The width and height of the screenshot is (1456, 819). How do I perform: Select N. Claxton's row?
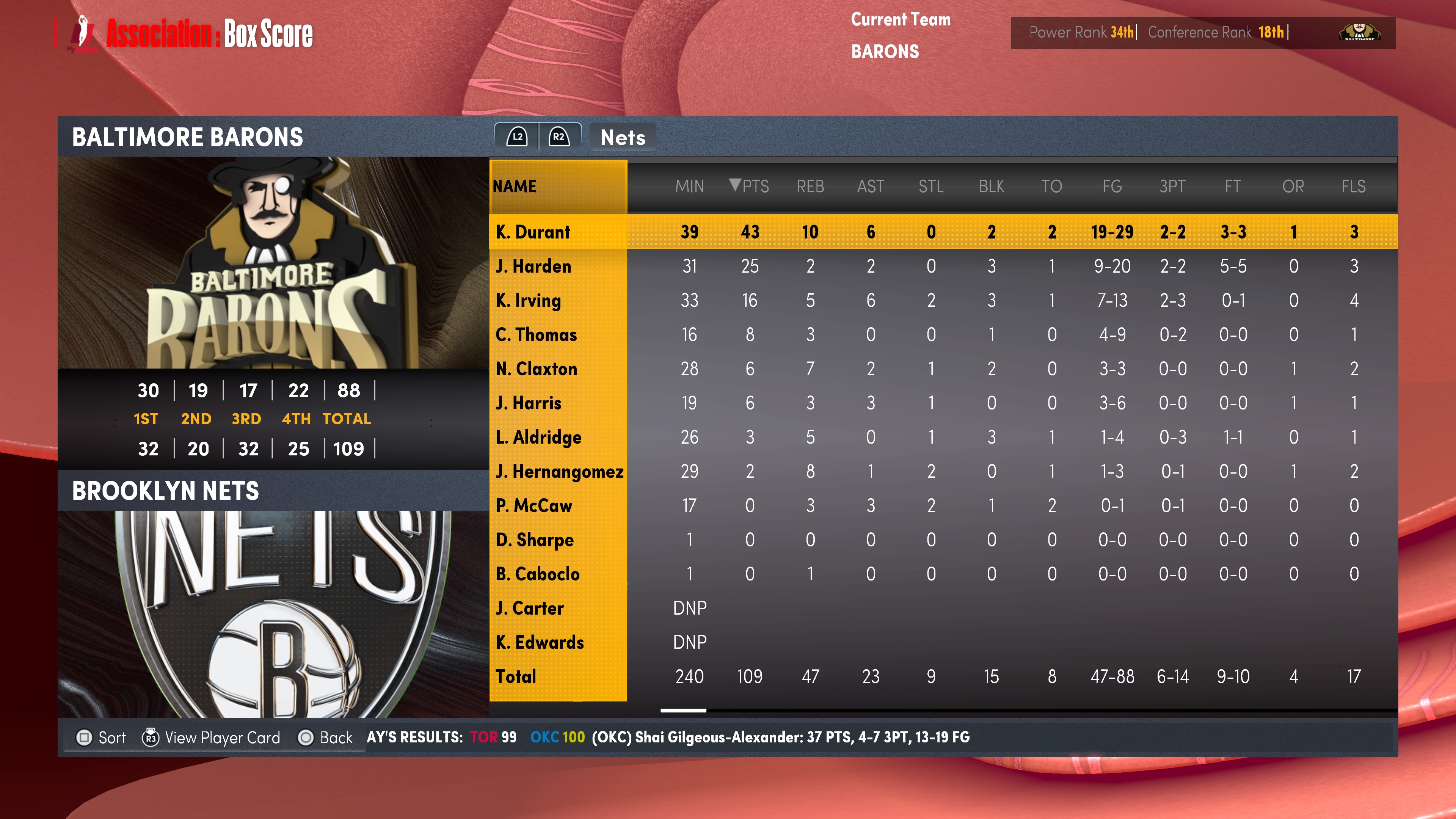536,369
